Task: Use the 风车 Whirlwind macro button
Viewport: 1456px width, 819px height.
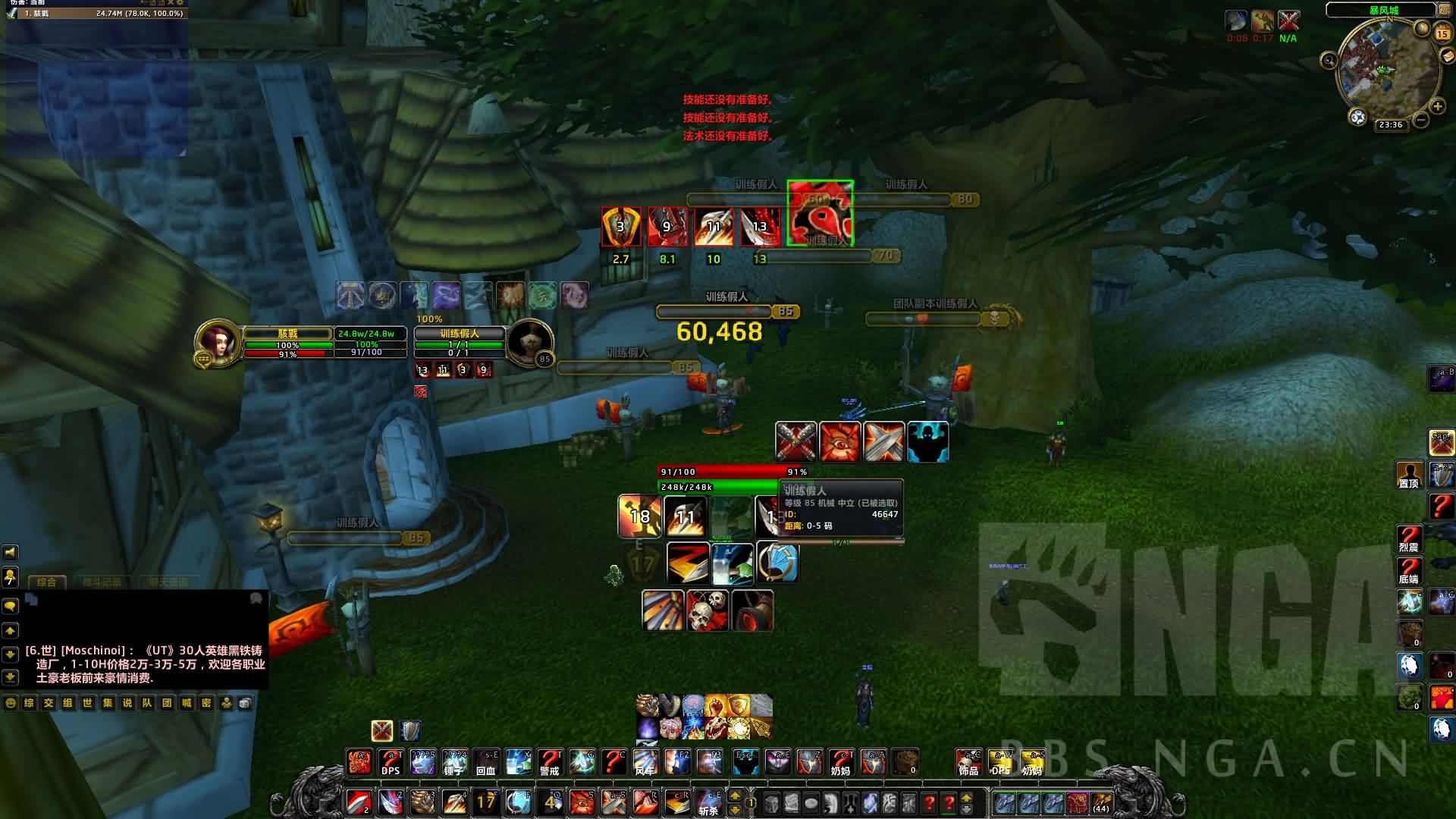Action: [645, 761]
